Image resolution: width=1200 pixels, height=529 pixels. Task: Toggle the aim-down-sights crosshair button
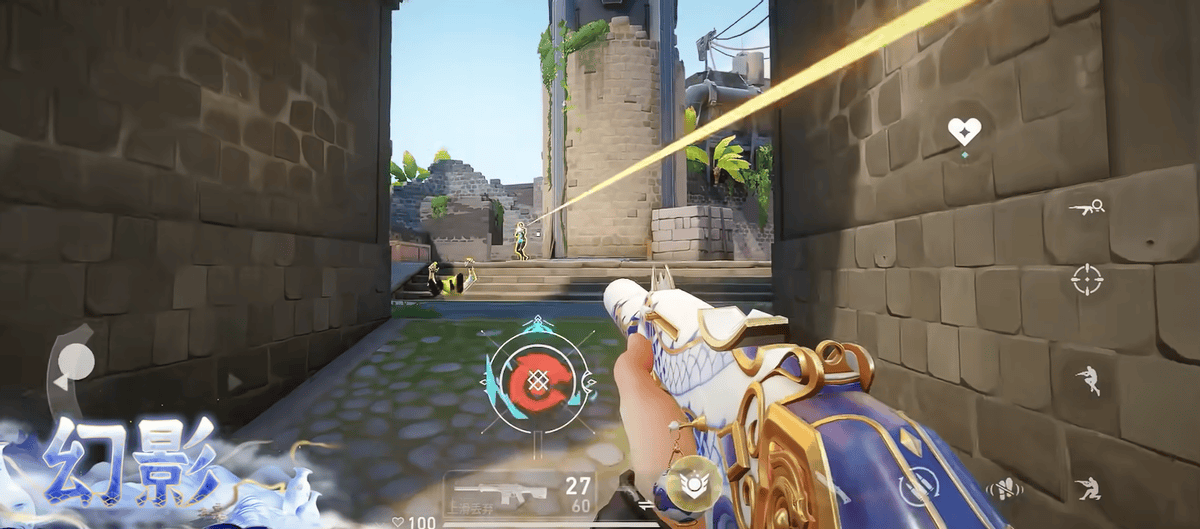[x=1087, y=279]
